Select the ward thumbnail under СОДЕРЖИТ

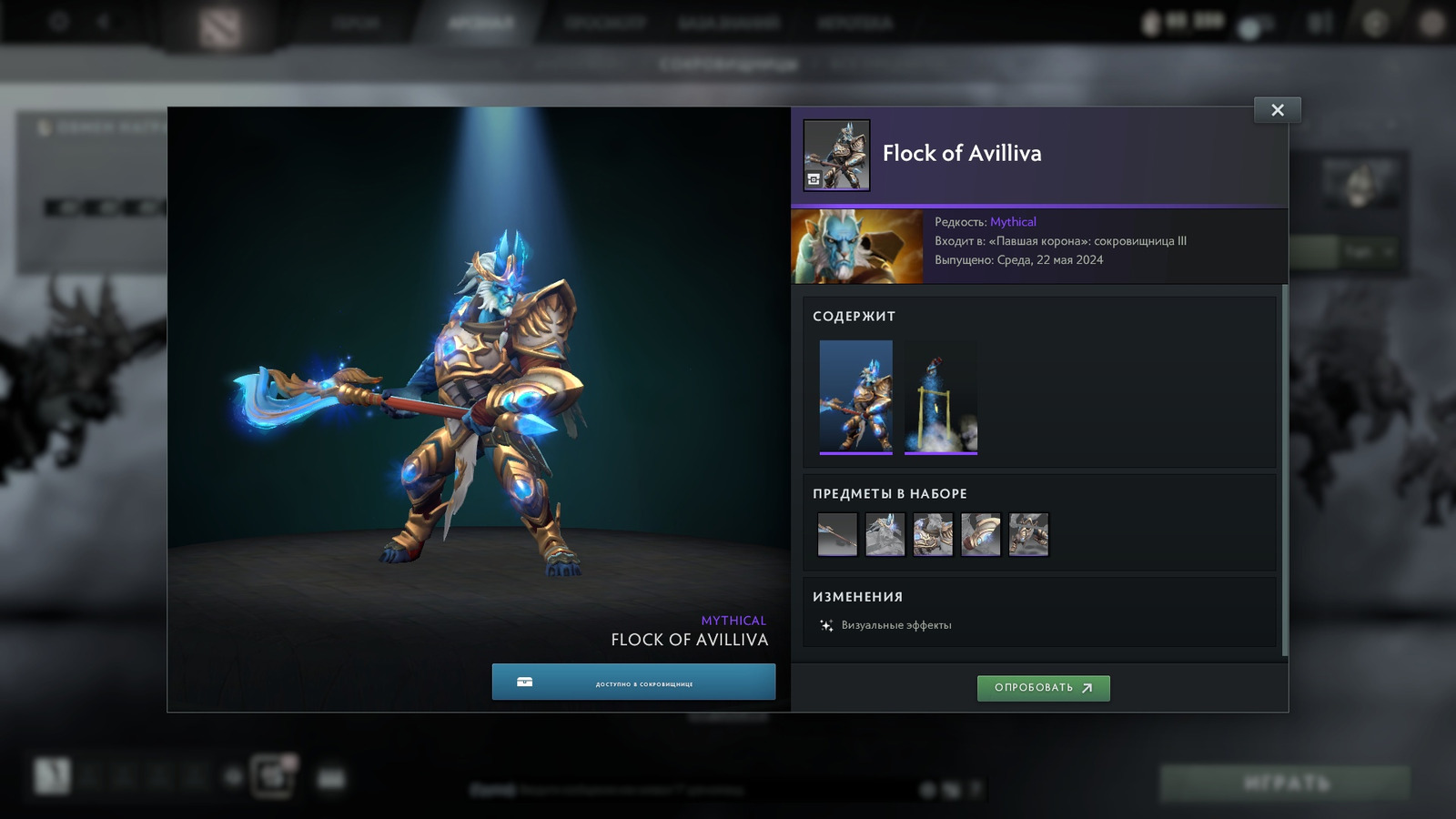coord(940,396)
